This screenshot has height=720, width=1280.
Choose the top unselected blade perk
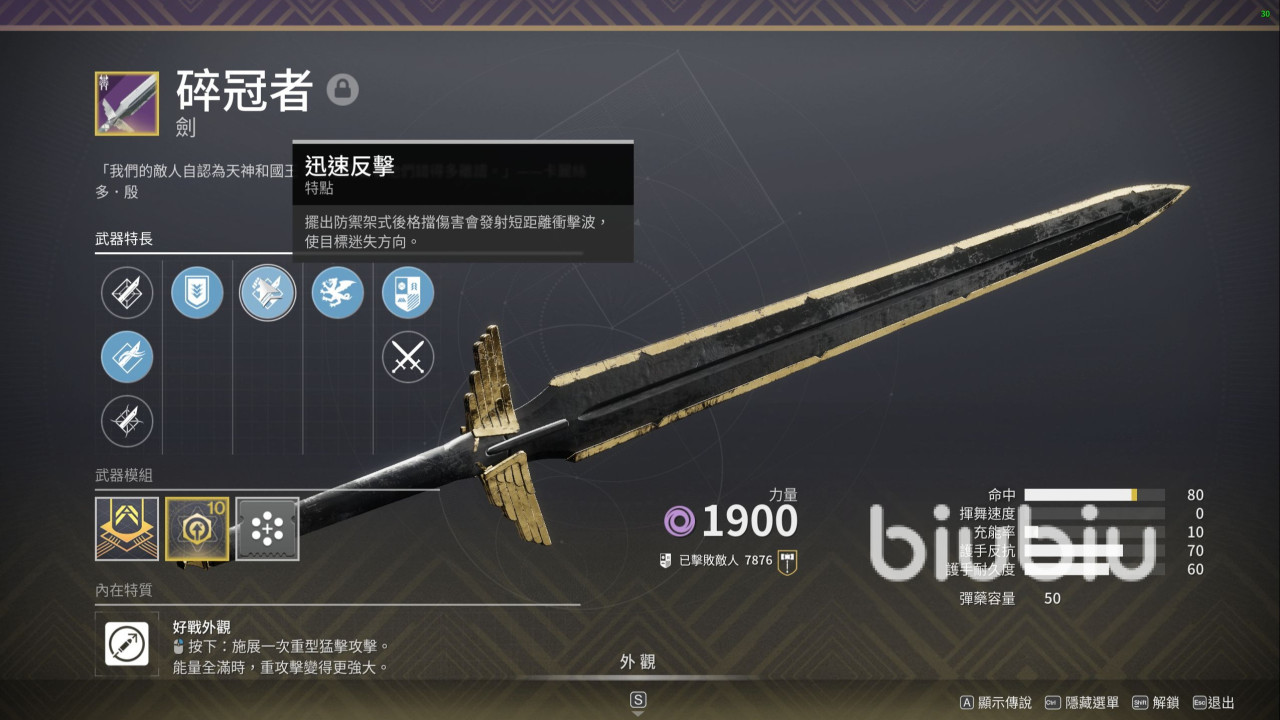127,293
